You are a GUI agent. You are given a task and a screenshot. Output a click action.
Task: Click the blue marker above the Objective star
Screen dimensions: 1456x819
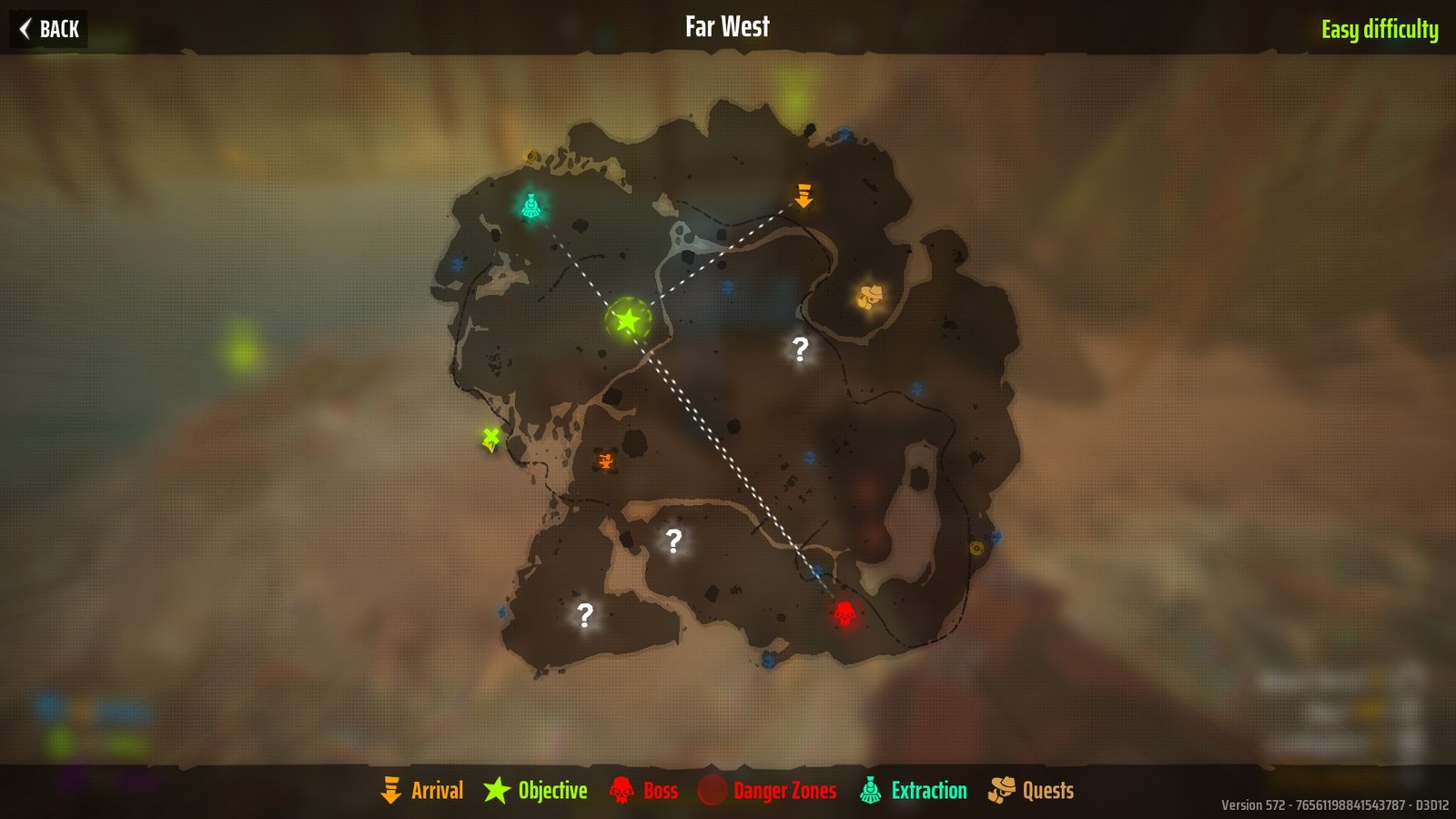tap(727, 286)
